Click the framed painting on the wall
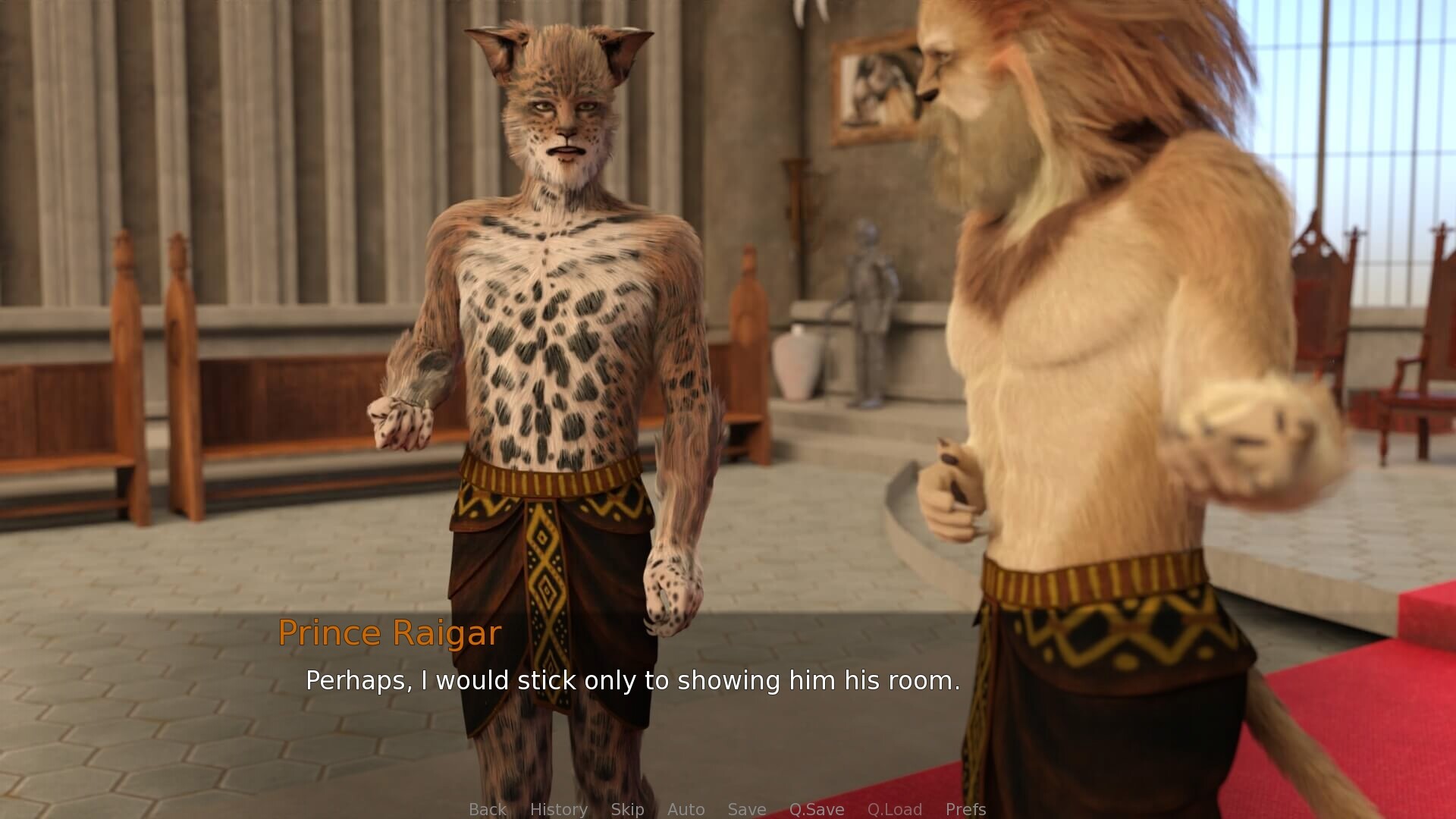Screen dimensions: 1456x819 coord(874,83)
